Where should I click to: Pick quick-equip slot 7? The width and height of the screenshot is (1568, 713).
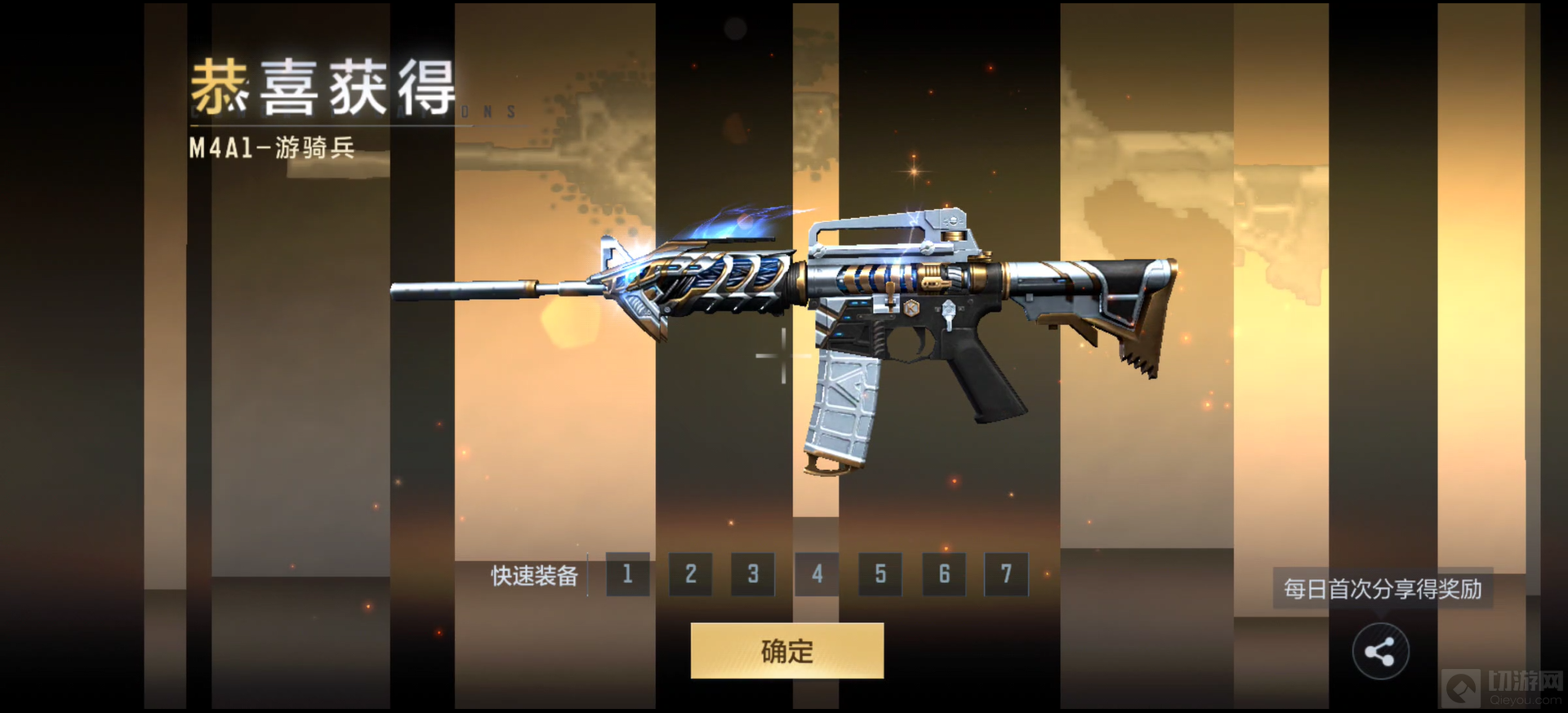click(x=1006, y=574)
